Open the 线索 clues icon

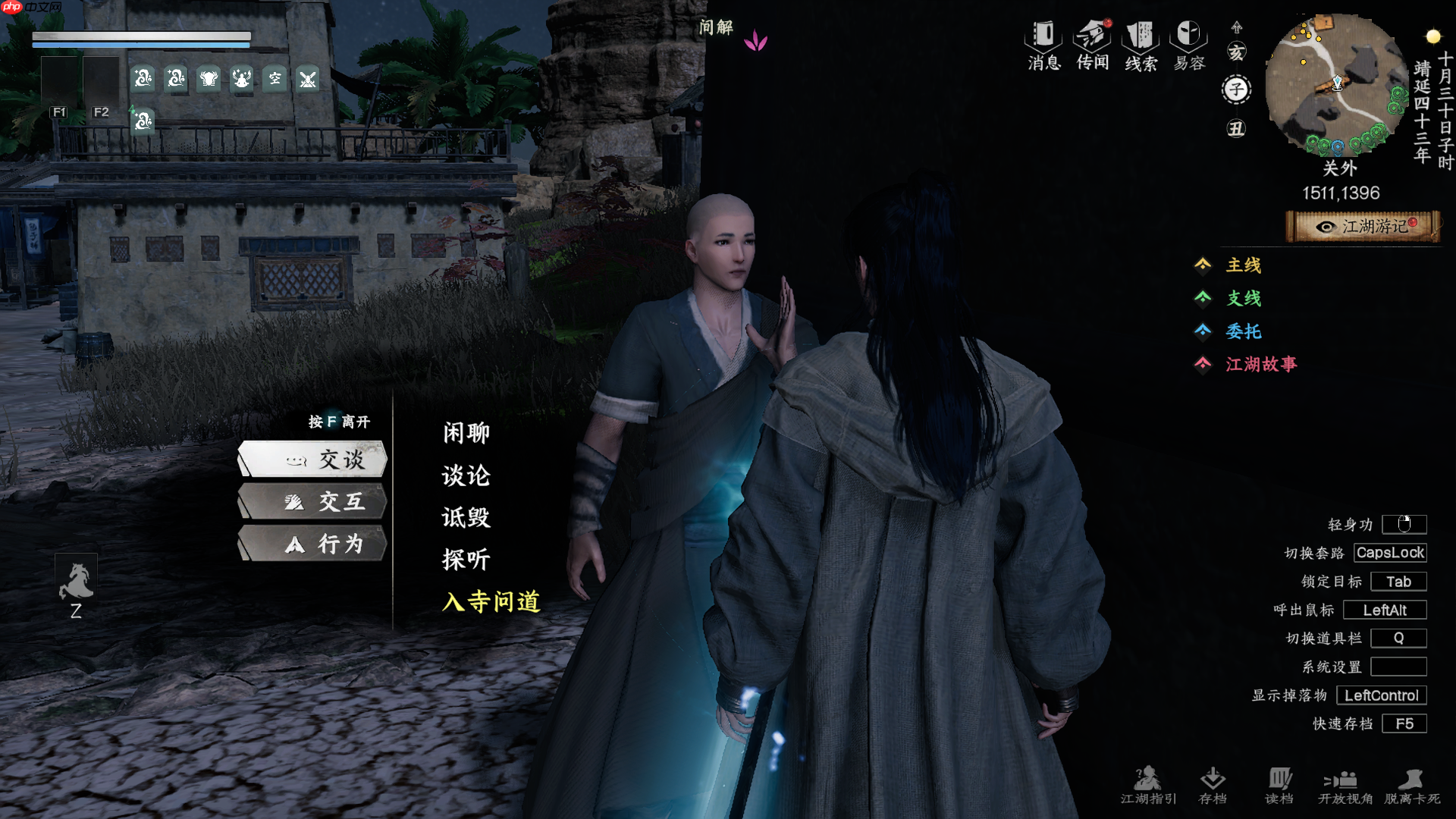pyautogui.click(x=1141, y=45)
